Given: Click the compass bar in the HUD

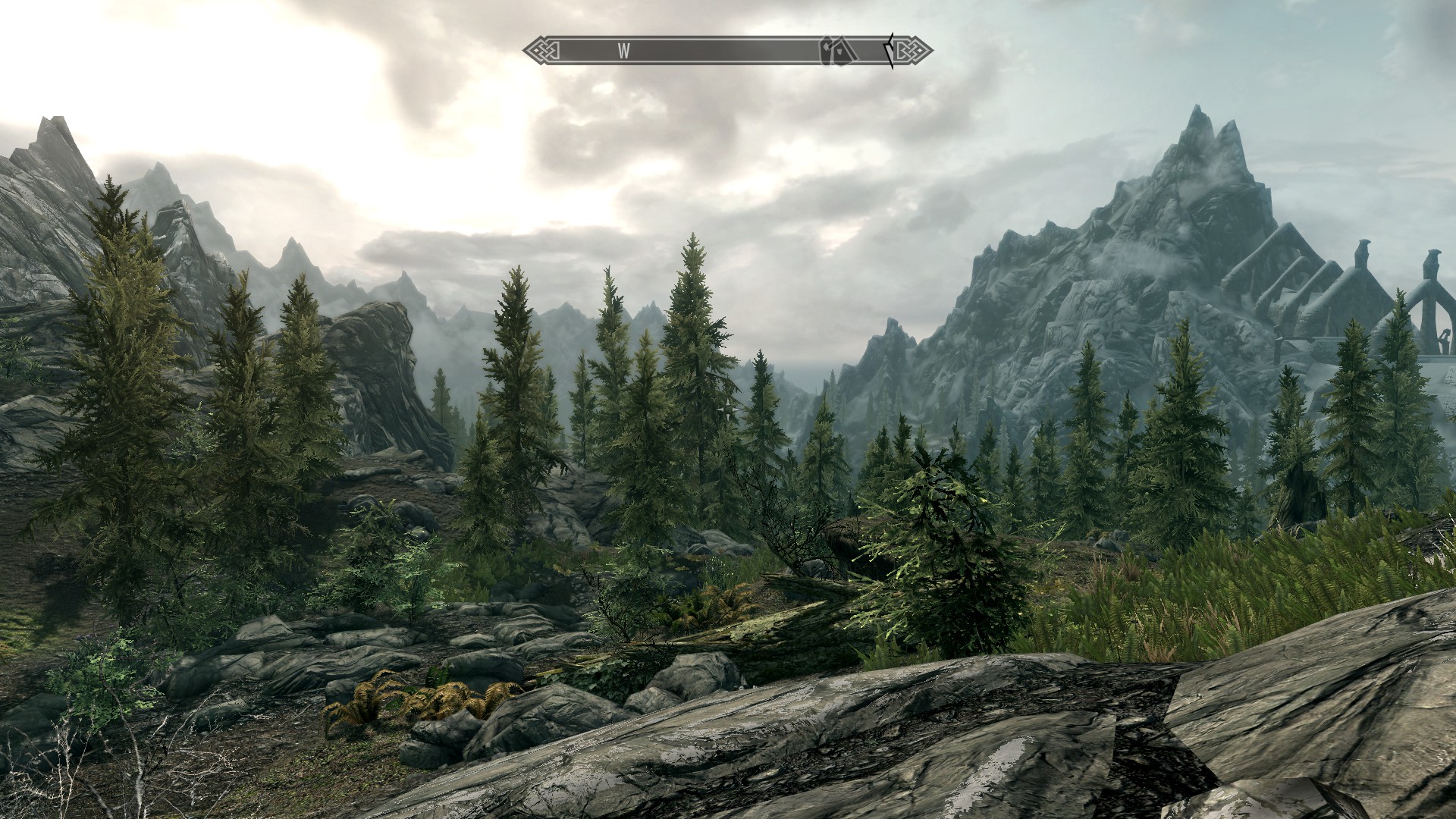Looking at the screenshot, I should coord(726,51).
